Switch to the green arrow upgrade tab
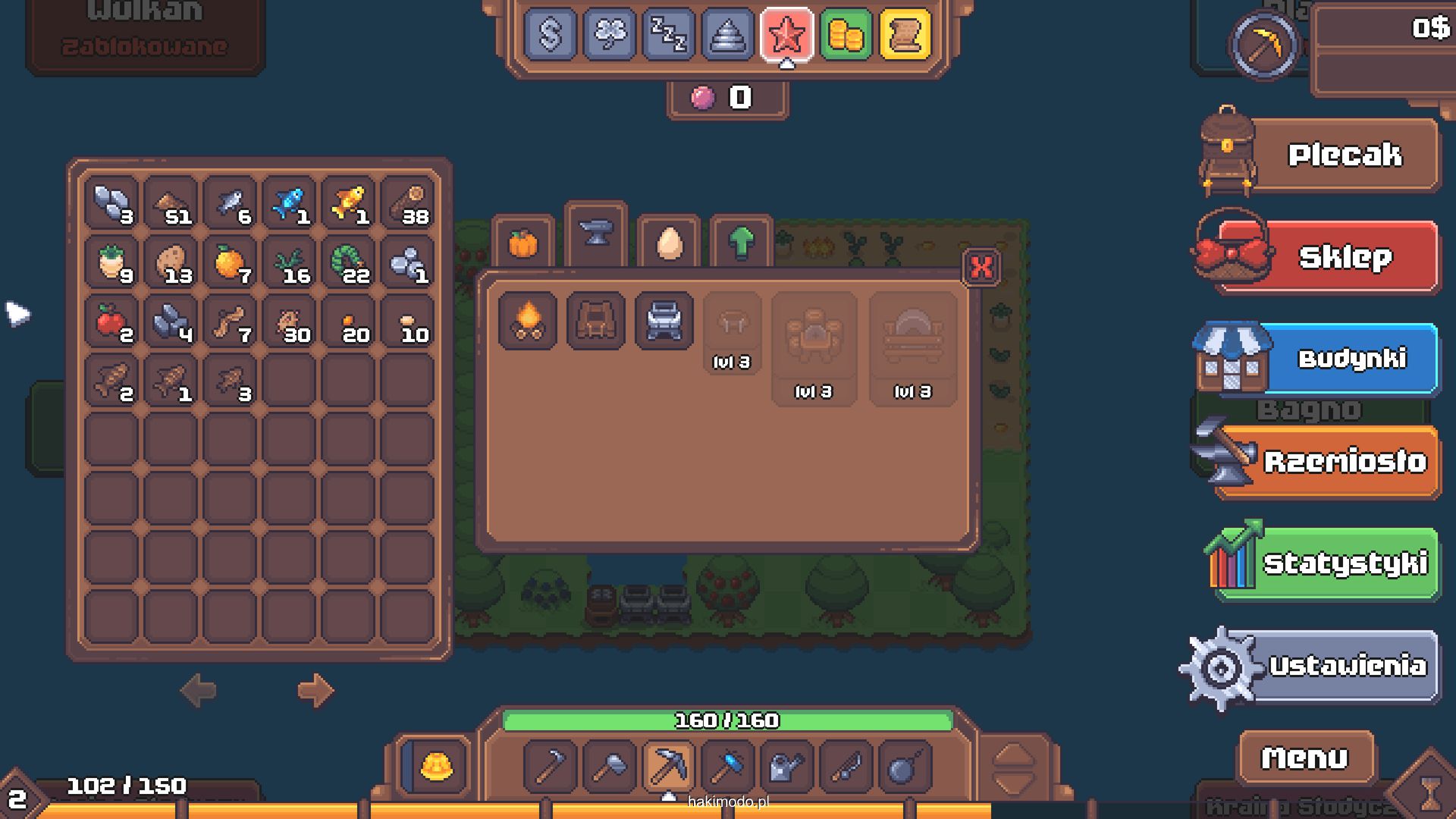This screenshot has height=819, width=1456. [x=741, y=244]
